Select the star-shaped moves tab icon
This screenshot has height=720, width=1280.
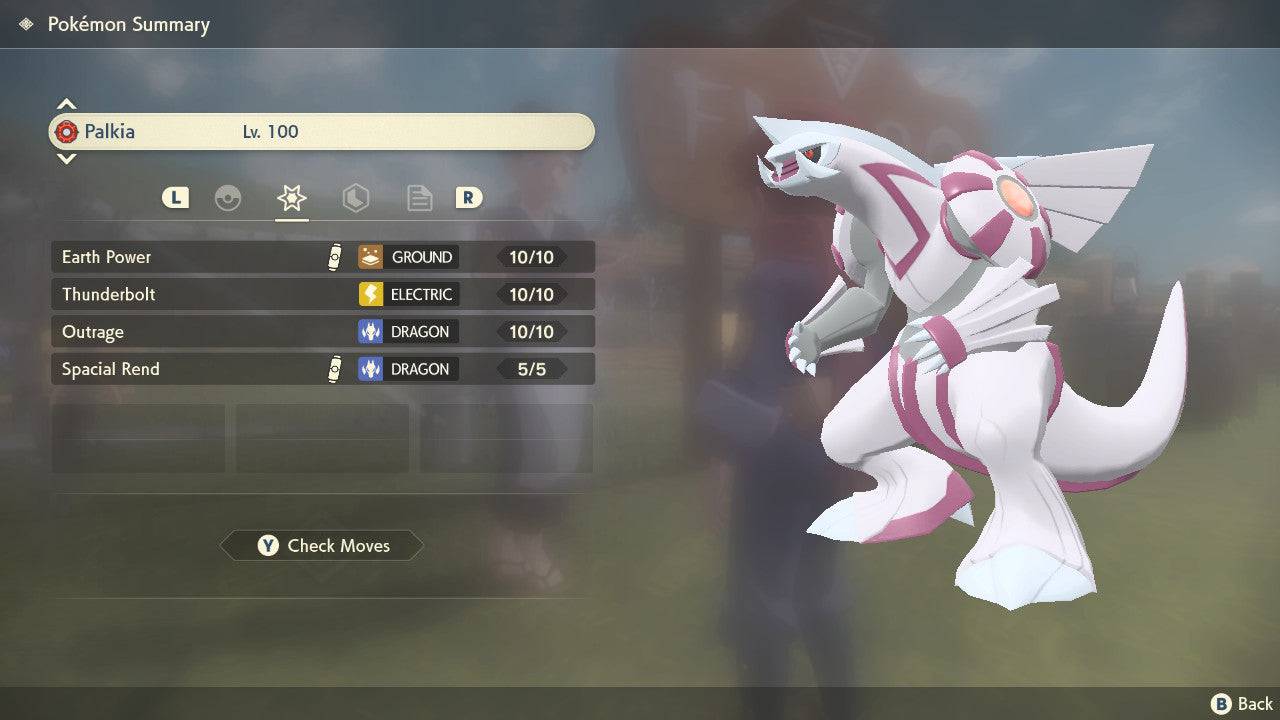tap(291, 198)
